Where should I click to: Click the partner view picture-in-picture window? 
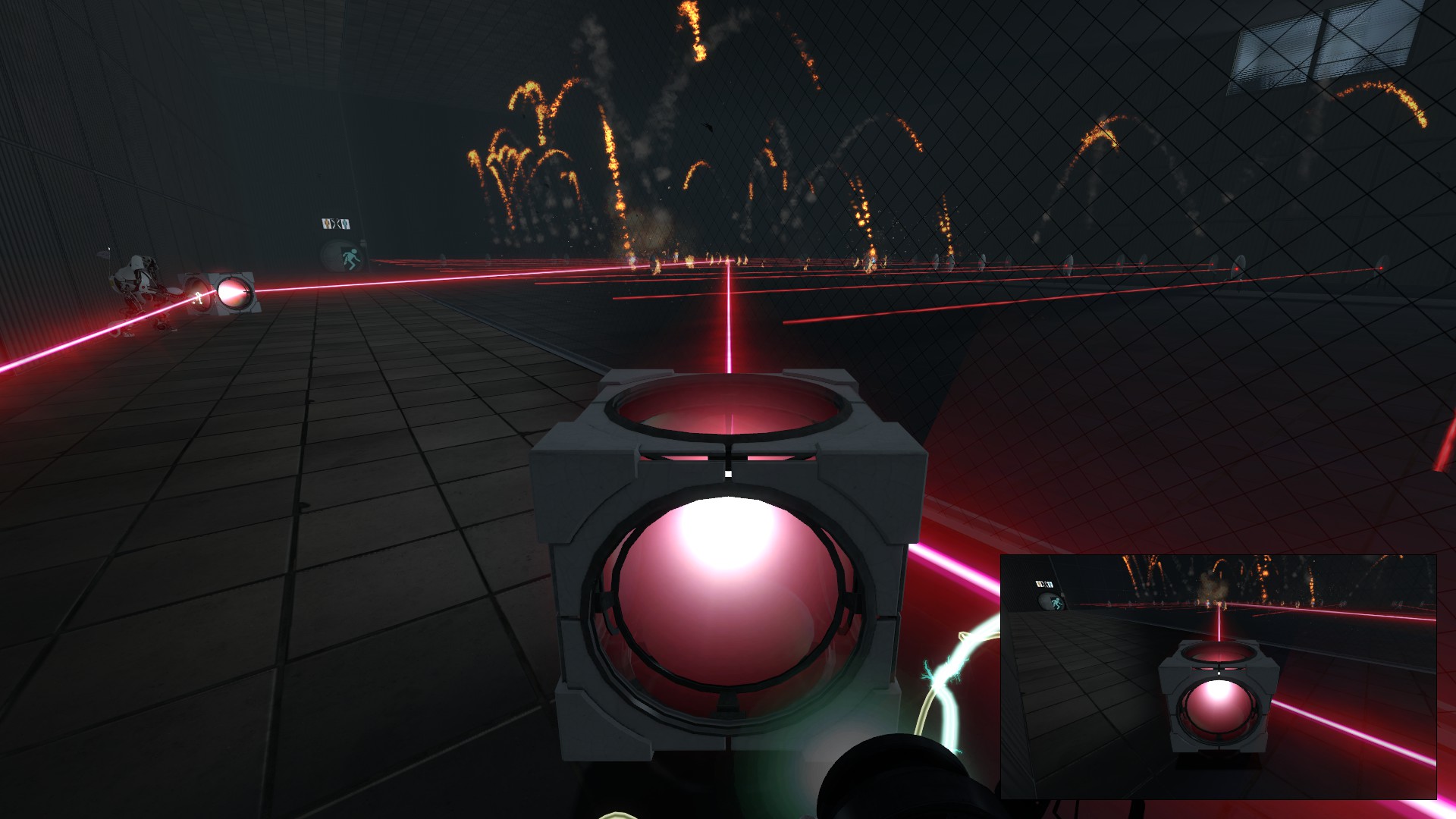coord(1218,676)
